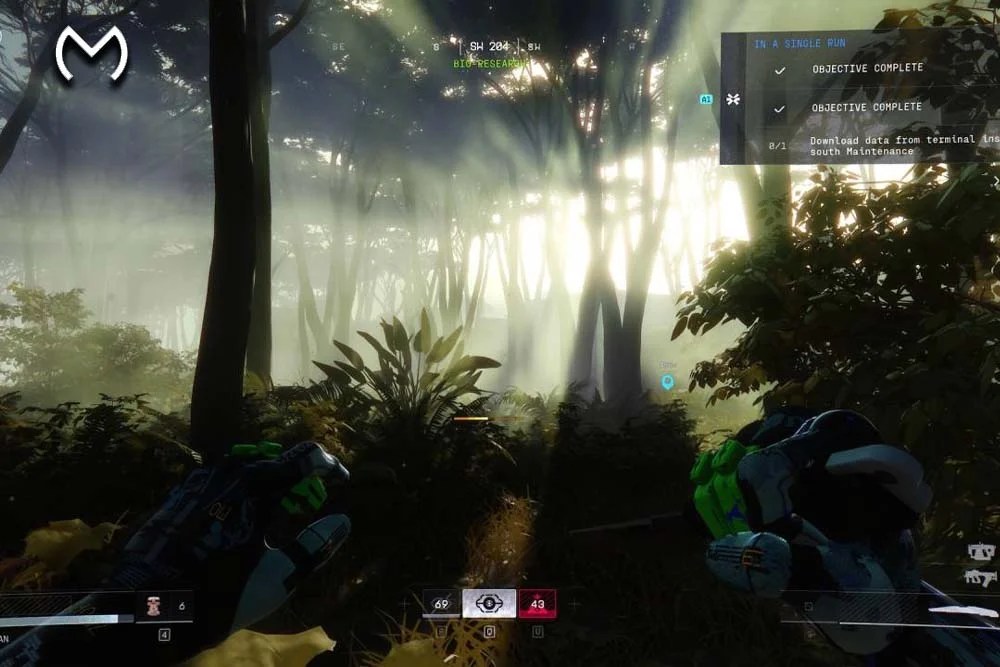Use the consumable item with count 6
This screenshot has height=667, width=1000.
coord(154,606)
